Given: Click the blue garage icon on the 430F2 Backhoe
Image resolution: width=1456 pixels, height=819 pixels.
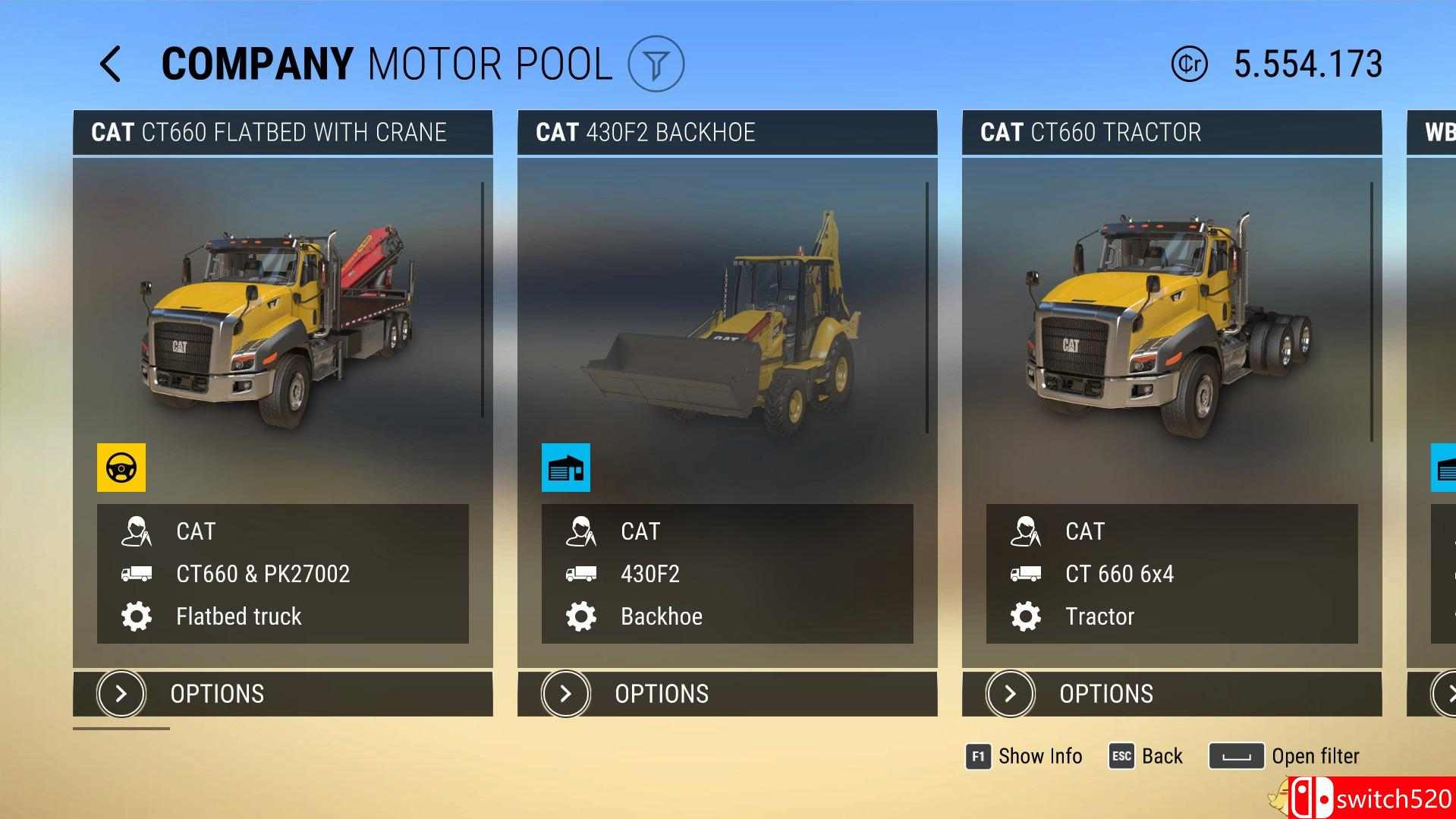Looking at the screenshot, I should tap(565, 468).
